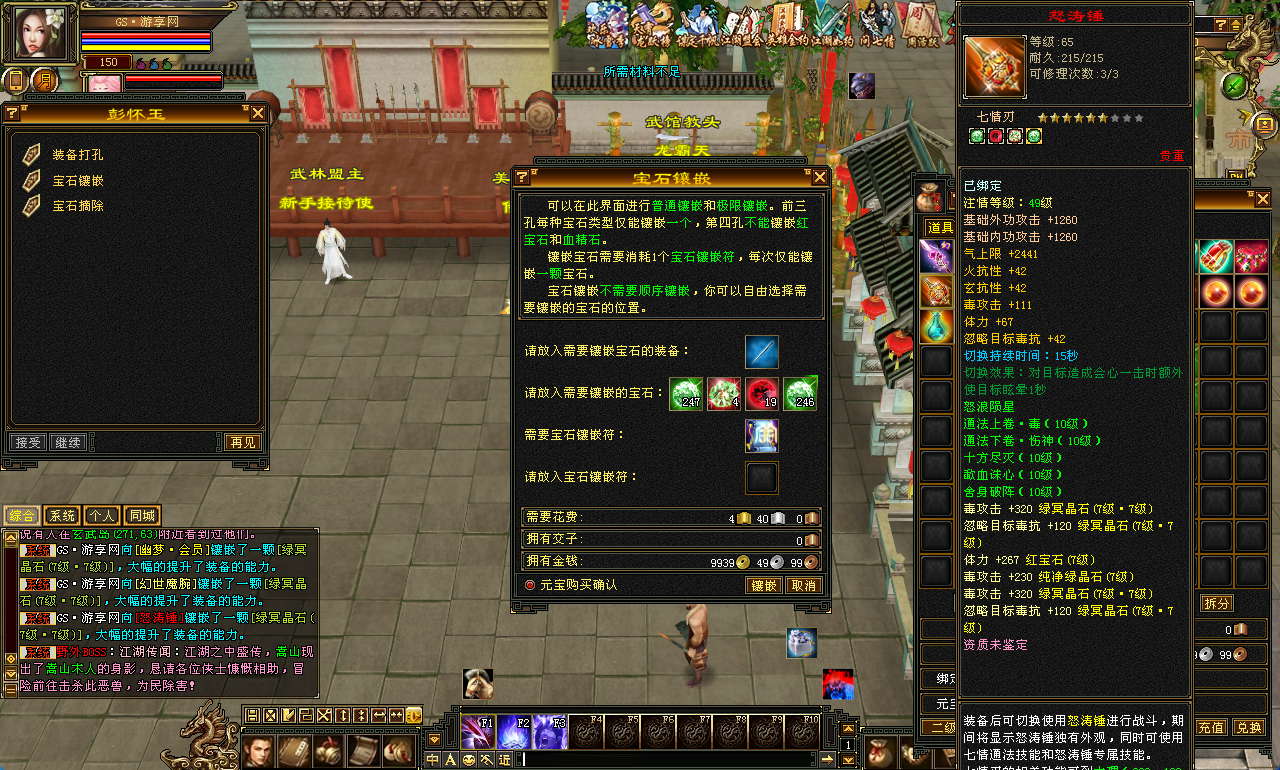This screenshot has width=1280, height=770.
Task: Click the 拆分 split button in bag
Action: coord(1216,603)
